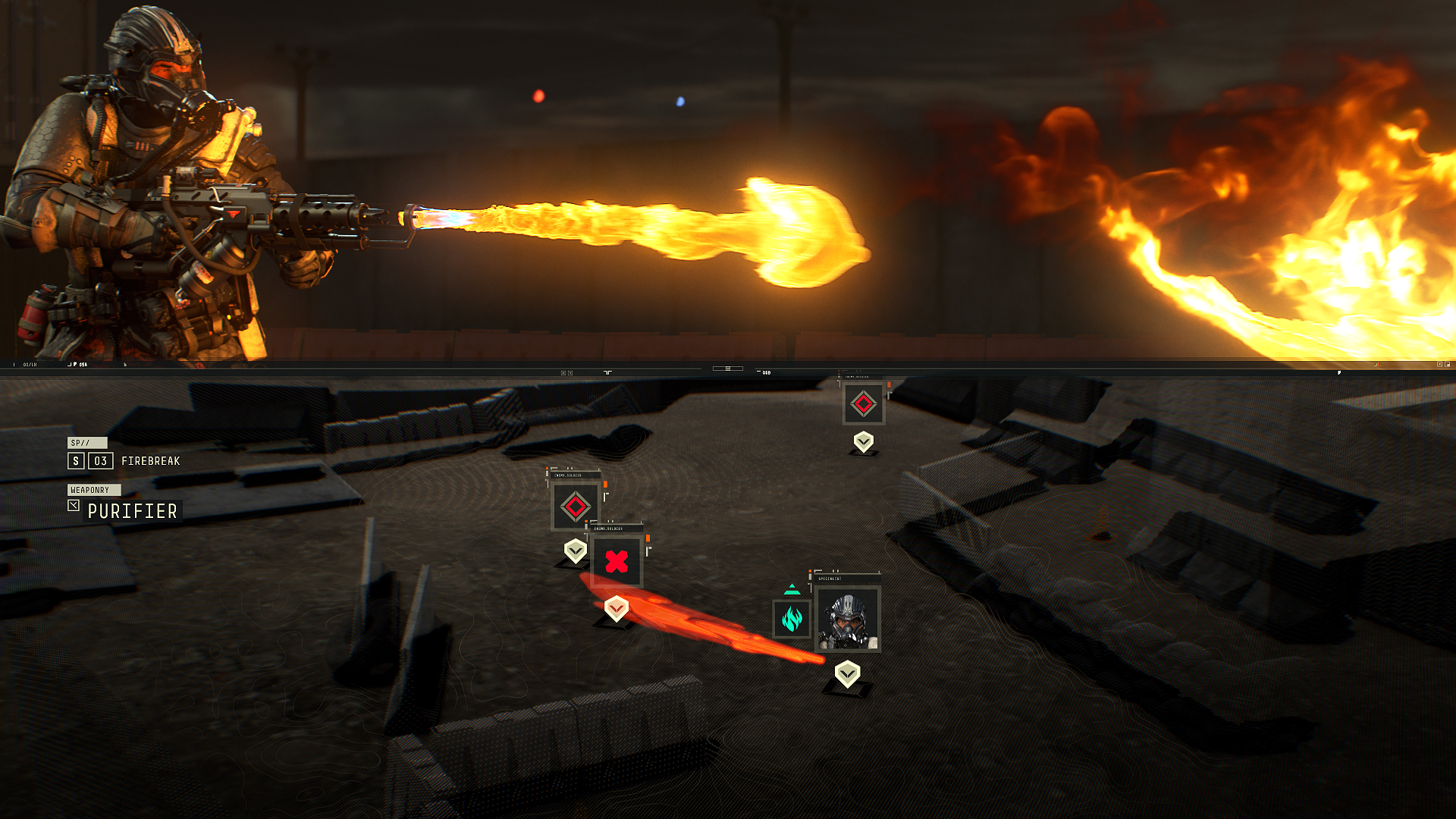
Task: Select the red X eliminated enemy marker
Action: [617, 562]
